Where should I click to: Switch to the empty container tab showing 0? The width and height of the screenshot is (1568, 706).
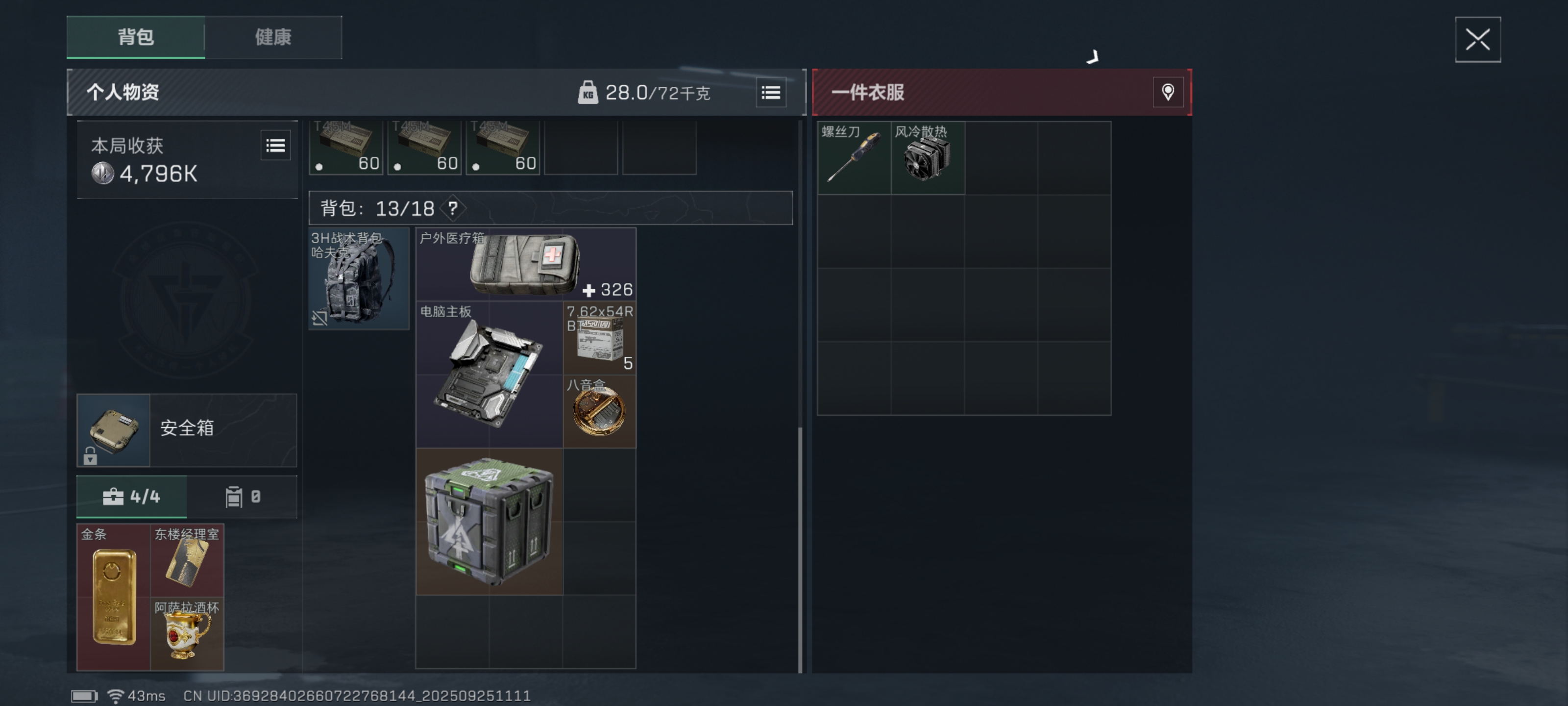coord(243,497)
